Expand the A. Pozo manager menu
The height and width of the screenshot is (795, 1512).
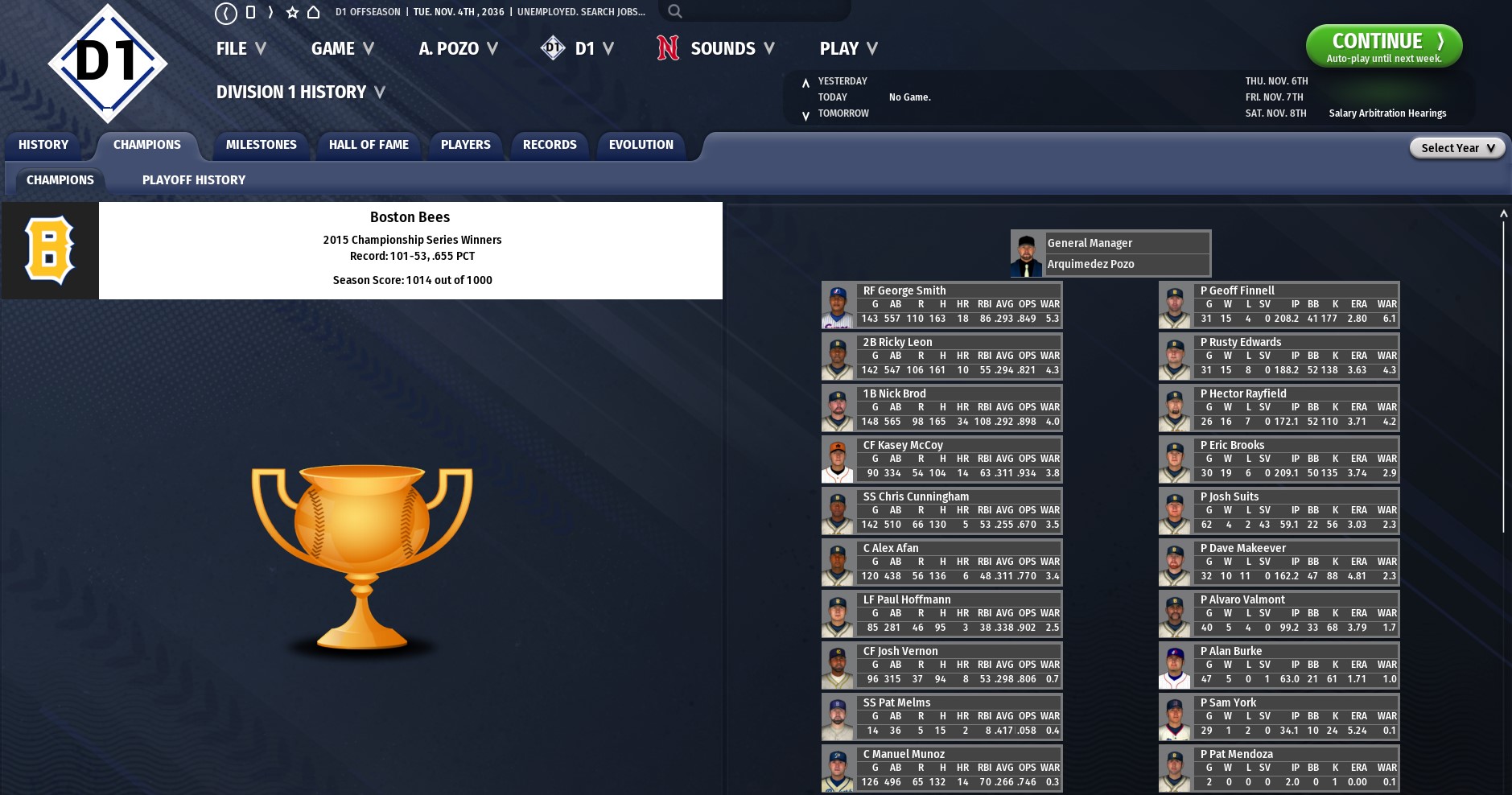(x=458, y=49)
